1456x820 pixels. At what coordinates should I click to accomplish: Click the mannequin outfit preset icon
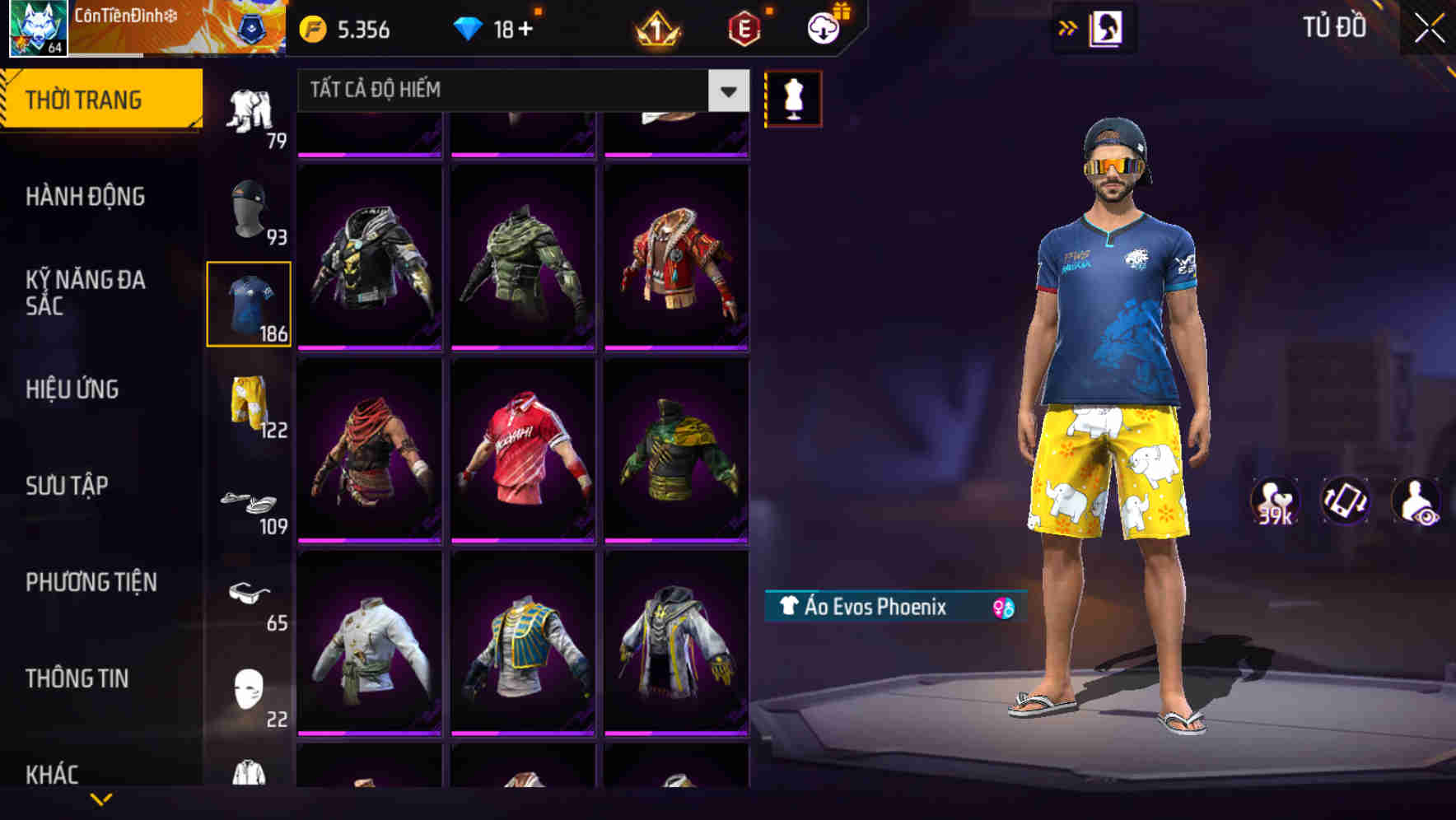coord(793,98)
